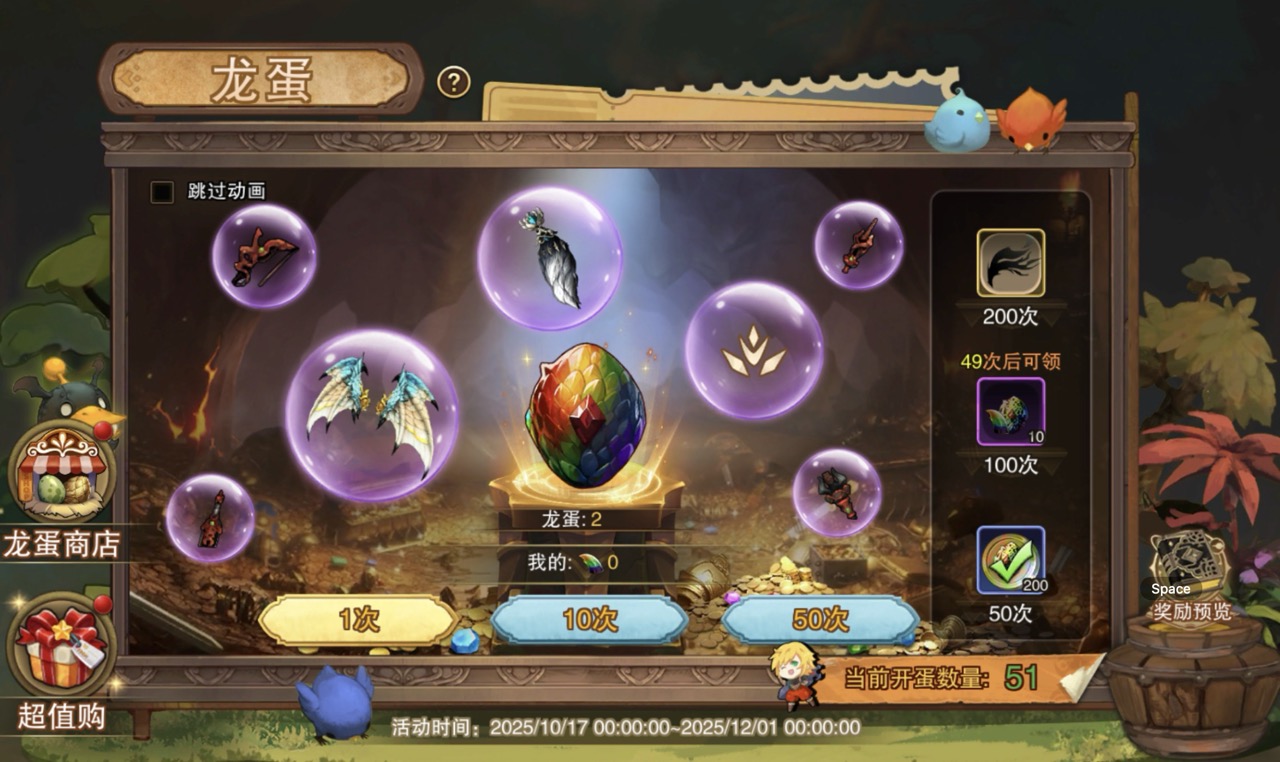
Task: Click the bubble with the feather item
Action: click(548, 262)
